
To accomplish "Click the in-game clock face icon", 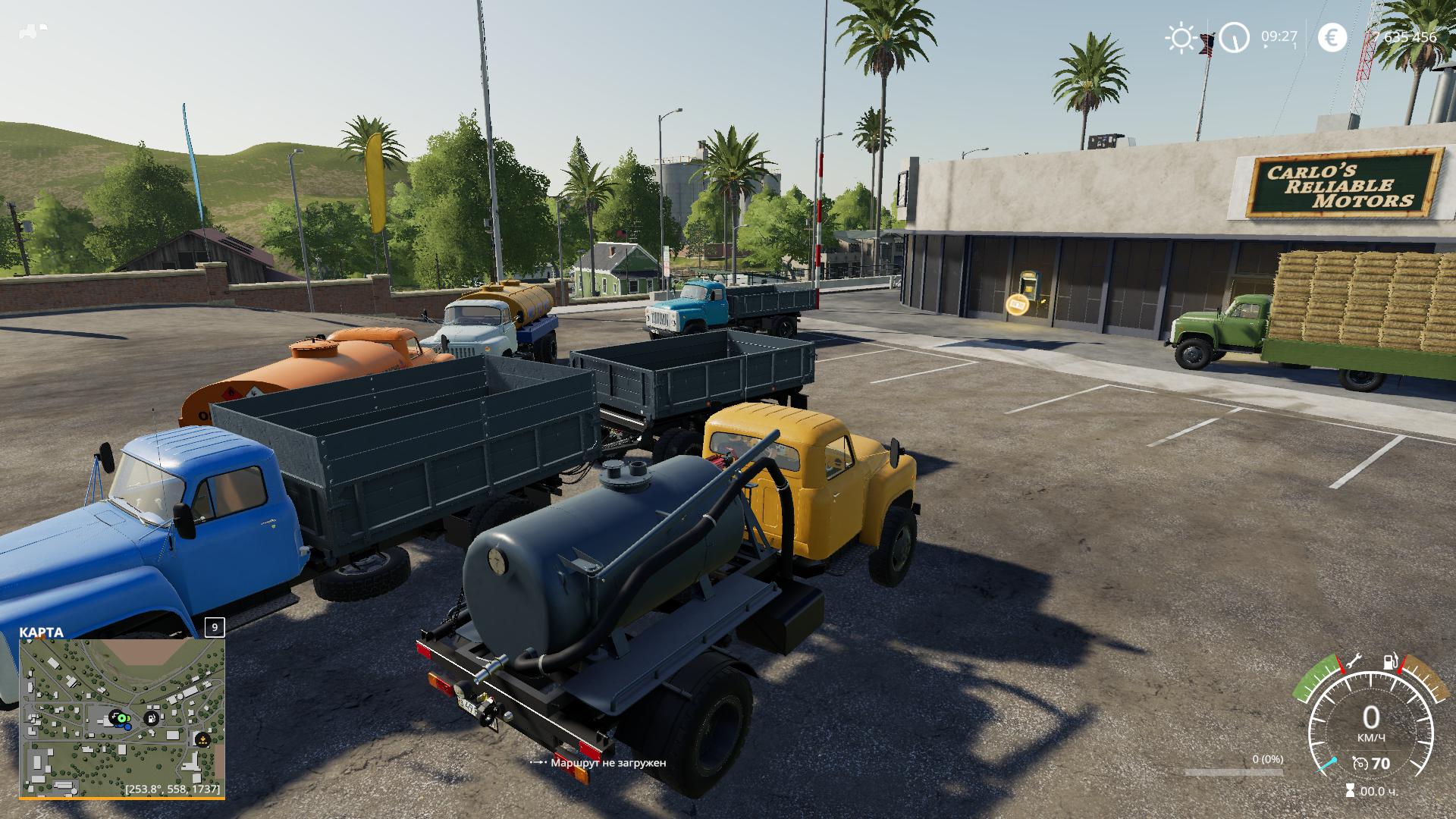I will [1235, 37].
